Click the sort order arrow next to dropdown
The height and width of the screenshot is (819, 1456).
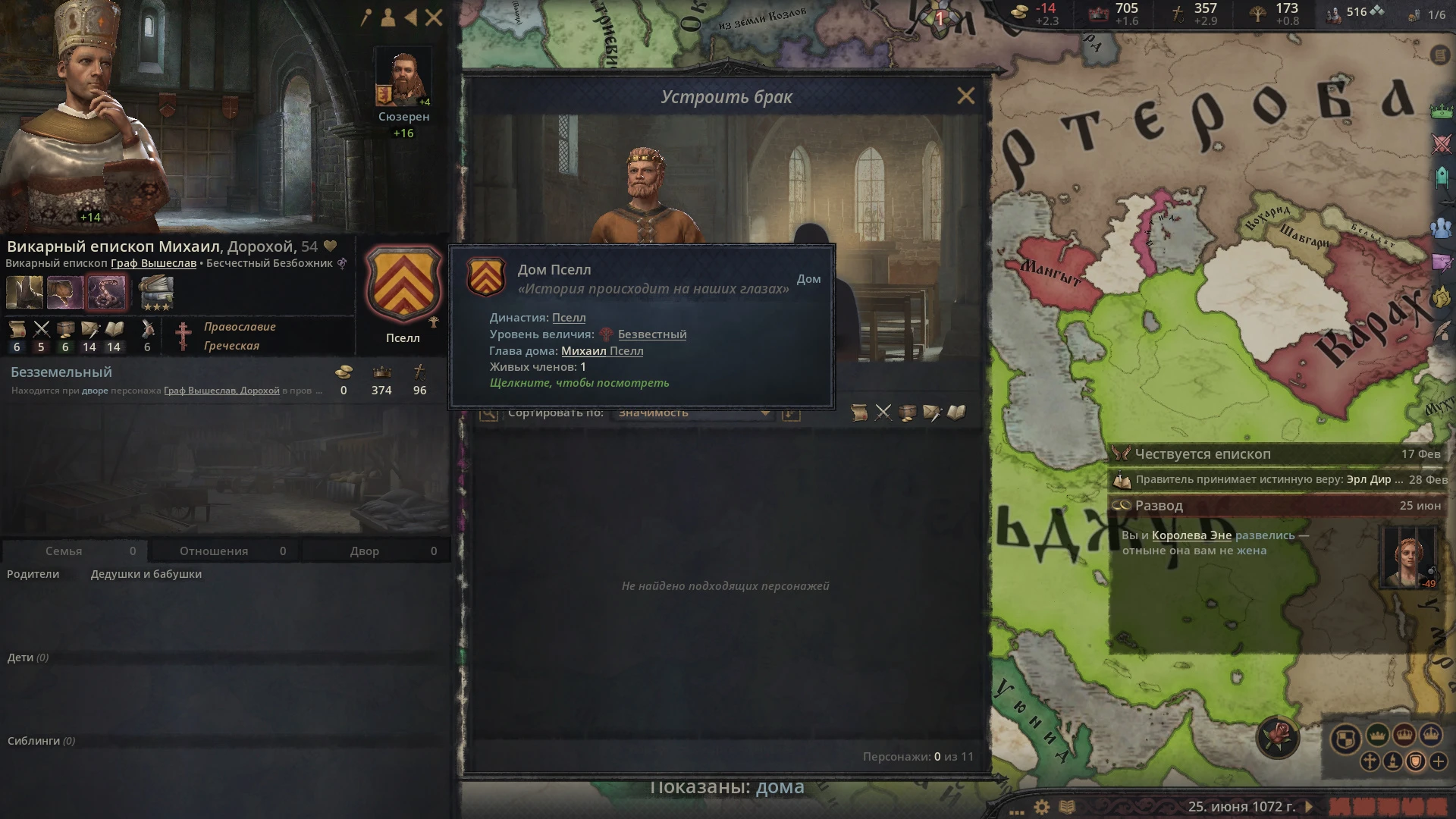click(x=790, y=414)
